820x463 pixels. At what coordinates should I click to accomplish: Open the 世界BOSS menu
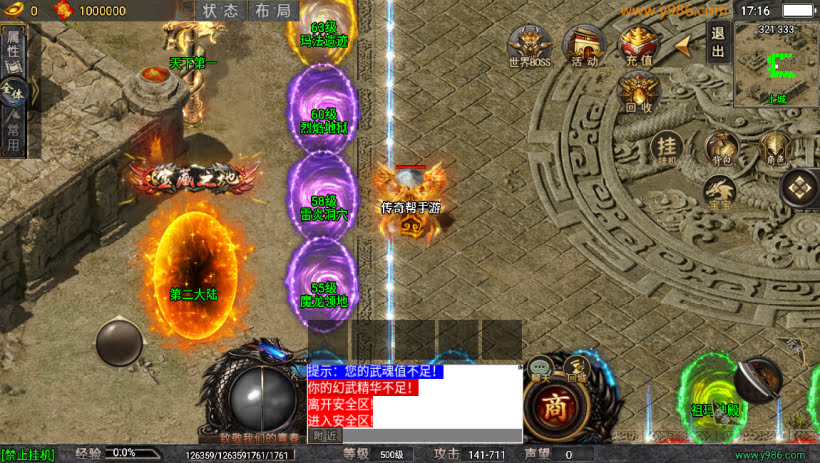tap(529, 46)
